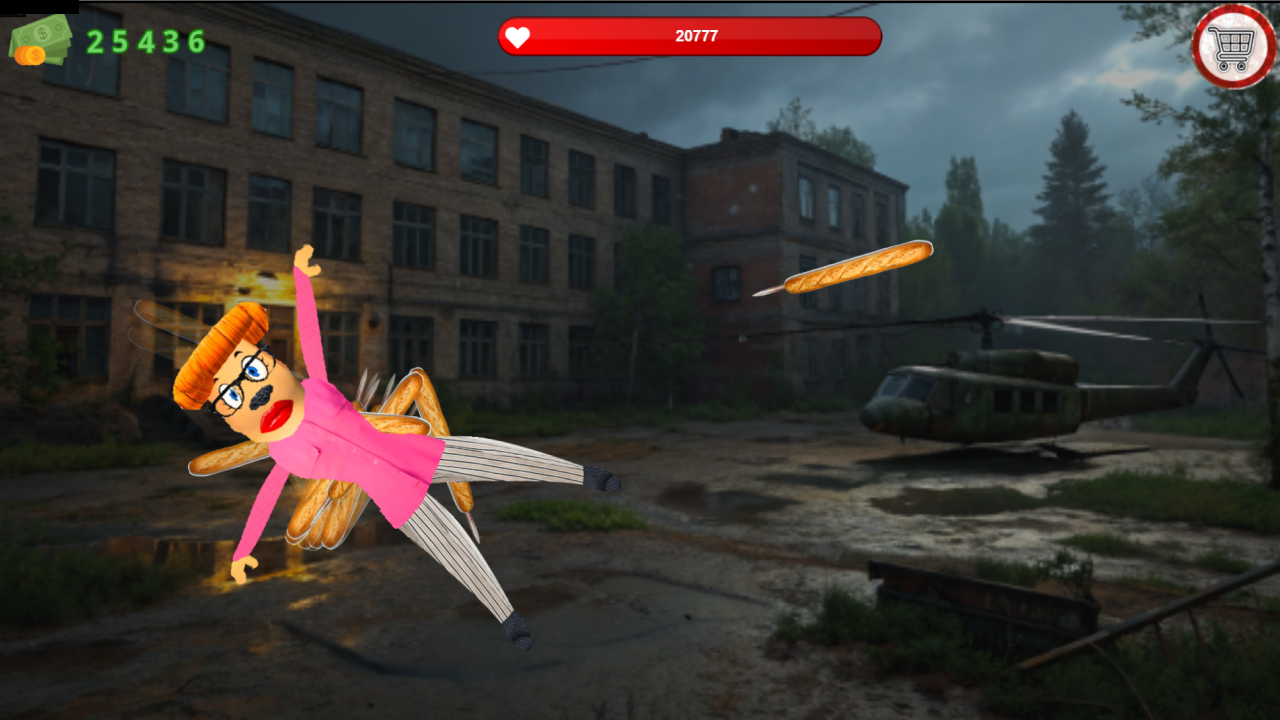Click the cash and coins money icon
This screenshot has width=1280, height=720.
[38, 42]
